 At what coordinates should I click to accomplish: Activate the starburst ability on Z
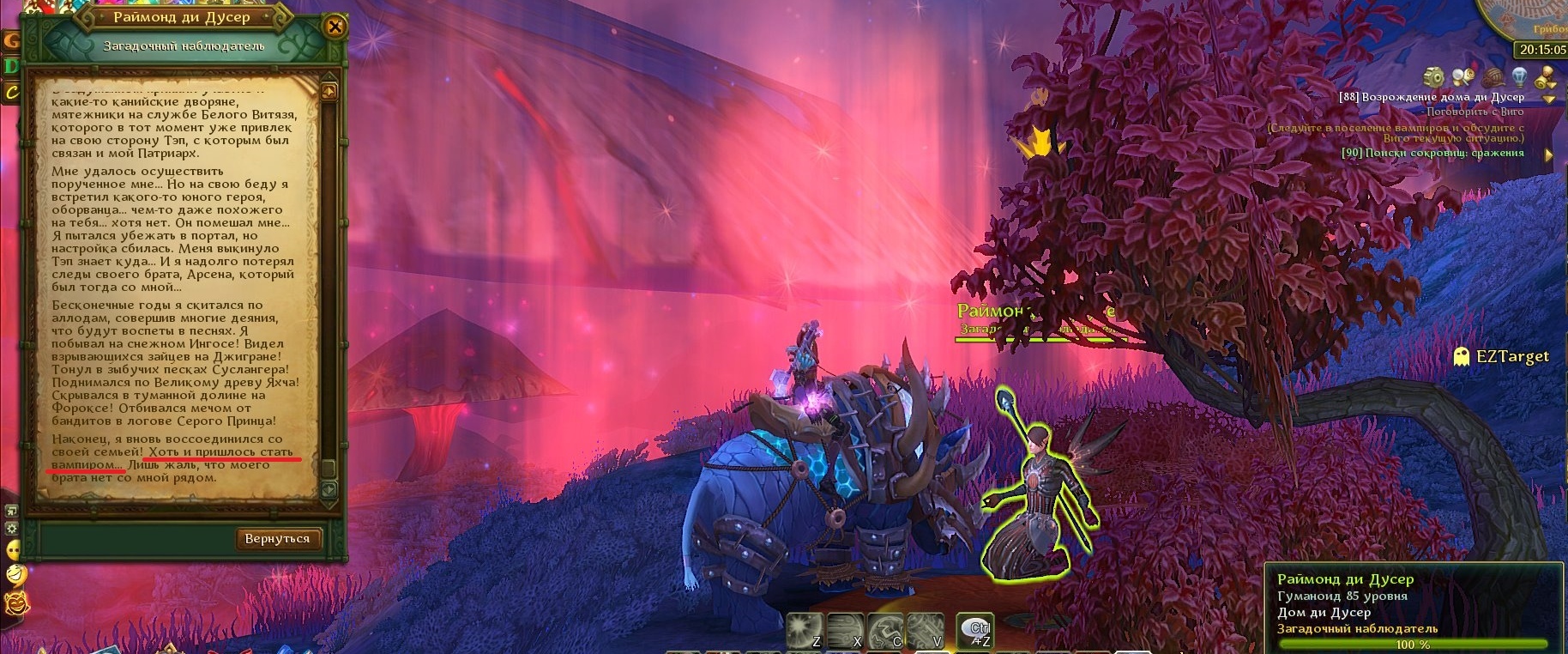(x=804, y=629)
